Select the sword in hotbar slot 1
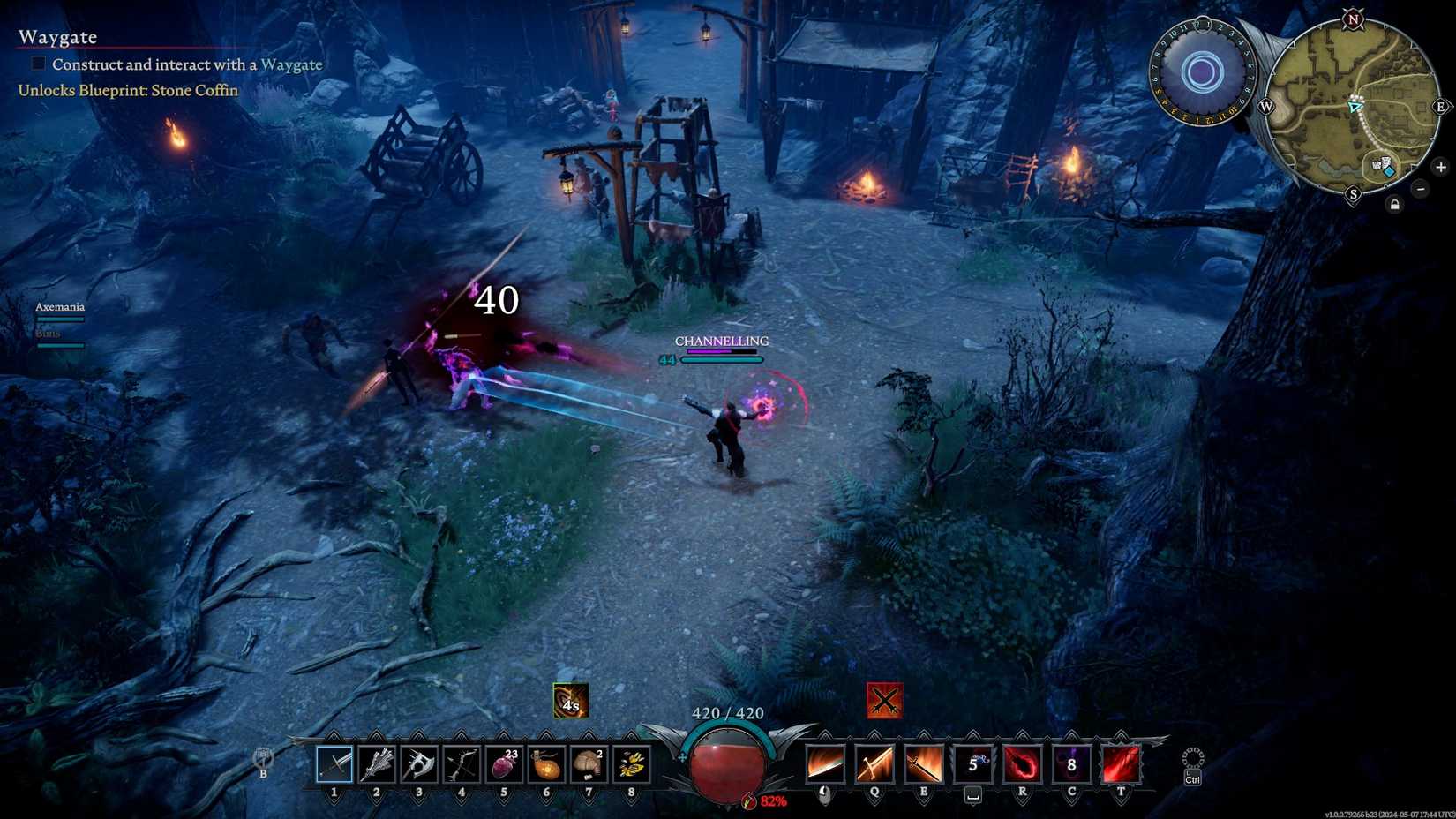This screenshot has height=819, width=1456. [334, 764]
